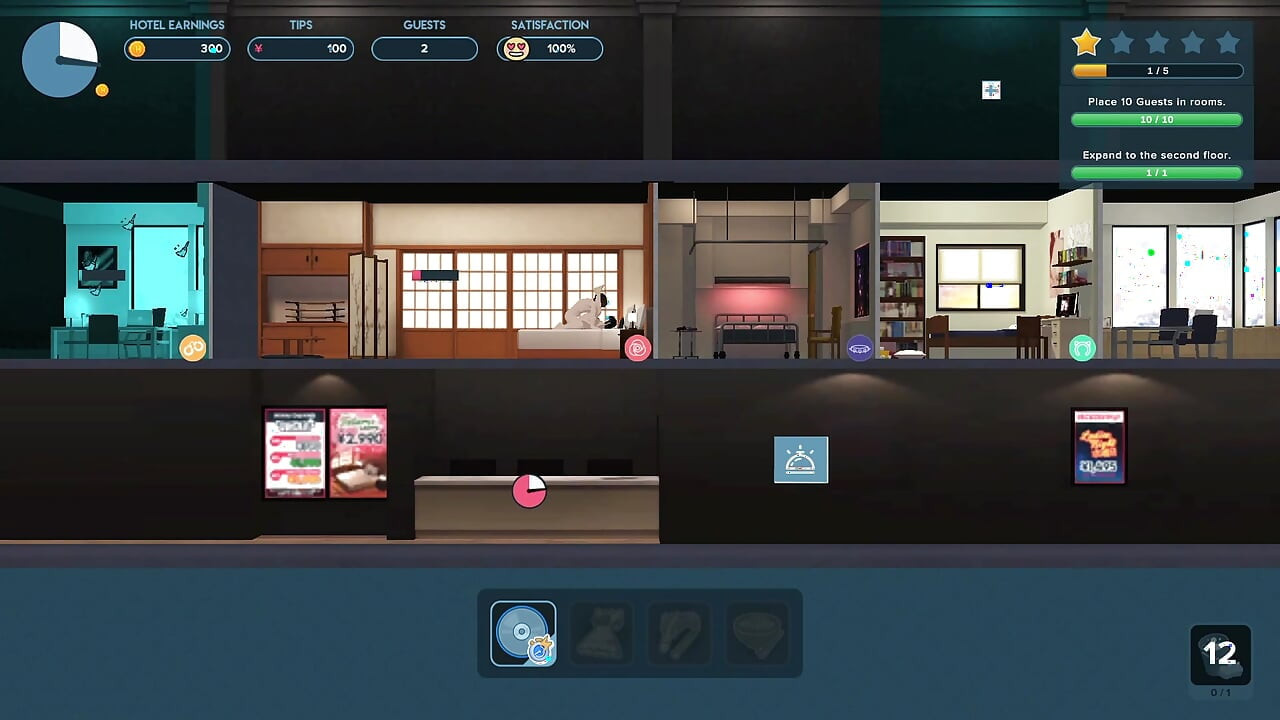Viewport: 1280px width, 720px height.
Task: Claim the completed Place 10 Guests quest reward
Action: [1156, 119]
